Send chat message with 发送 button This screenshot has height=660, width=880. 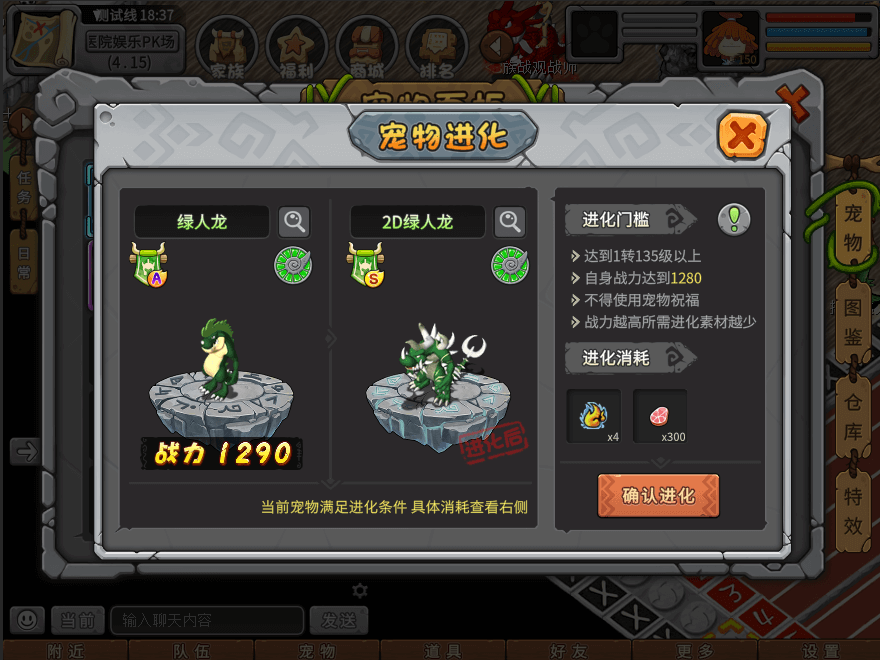338,620
